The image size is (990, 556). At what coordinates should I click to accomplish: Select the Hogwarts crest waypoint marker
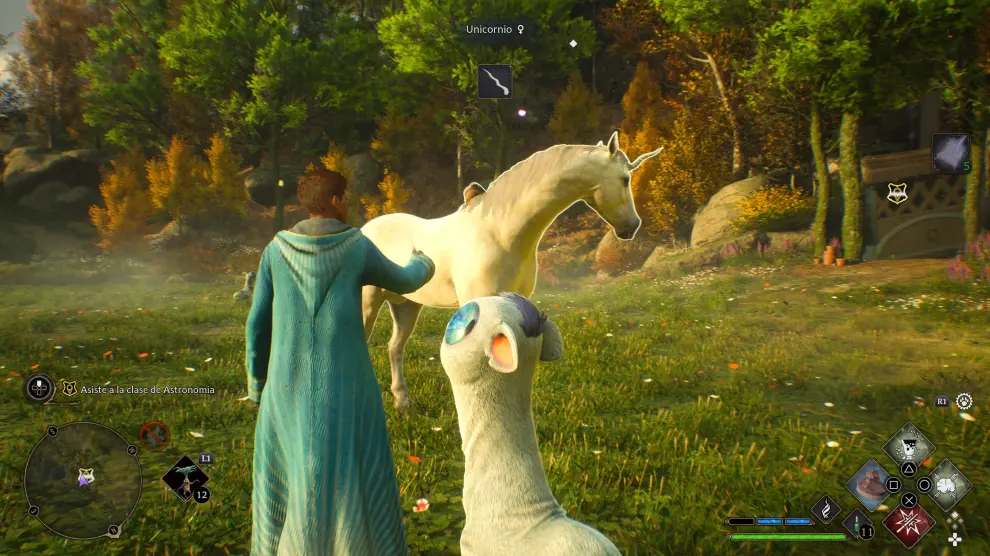(897, 194)
